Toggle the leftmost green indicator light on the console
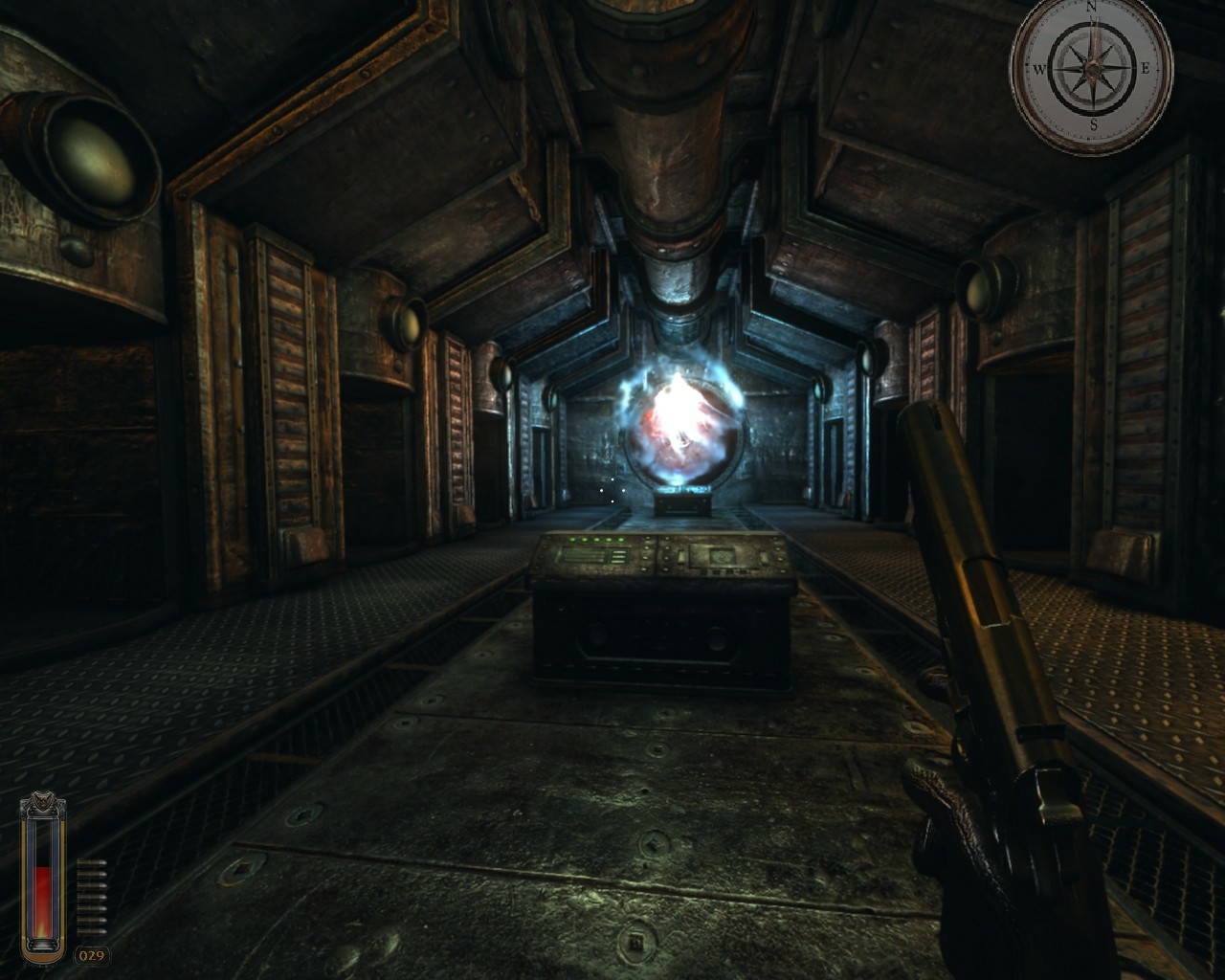 (x=572, y=538)
